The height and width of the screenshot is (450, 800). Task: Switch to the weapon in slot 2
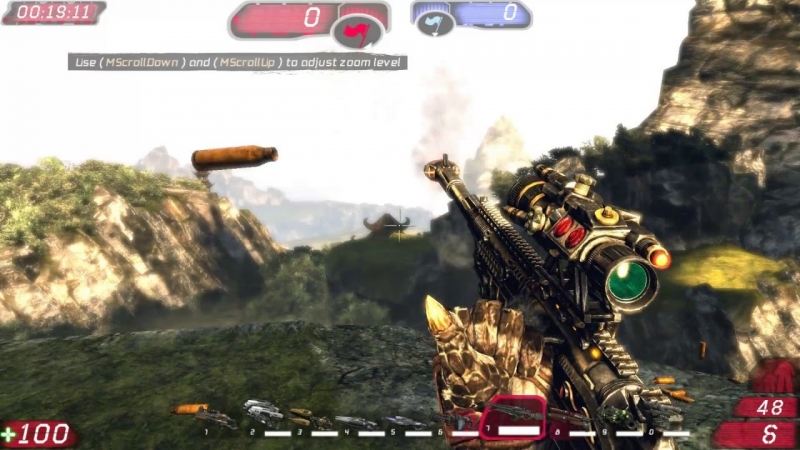click(264, 411)
